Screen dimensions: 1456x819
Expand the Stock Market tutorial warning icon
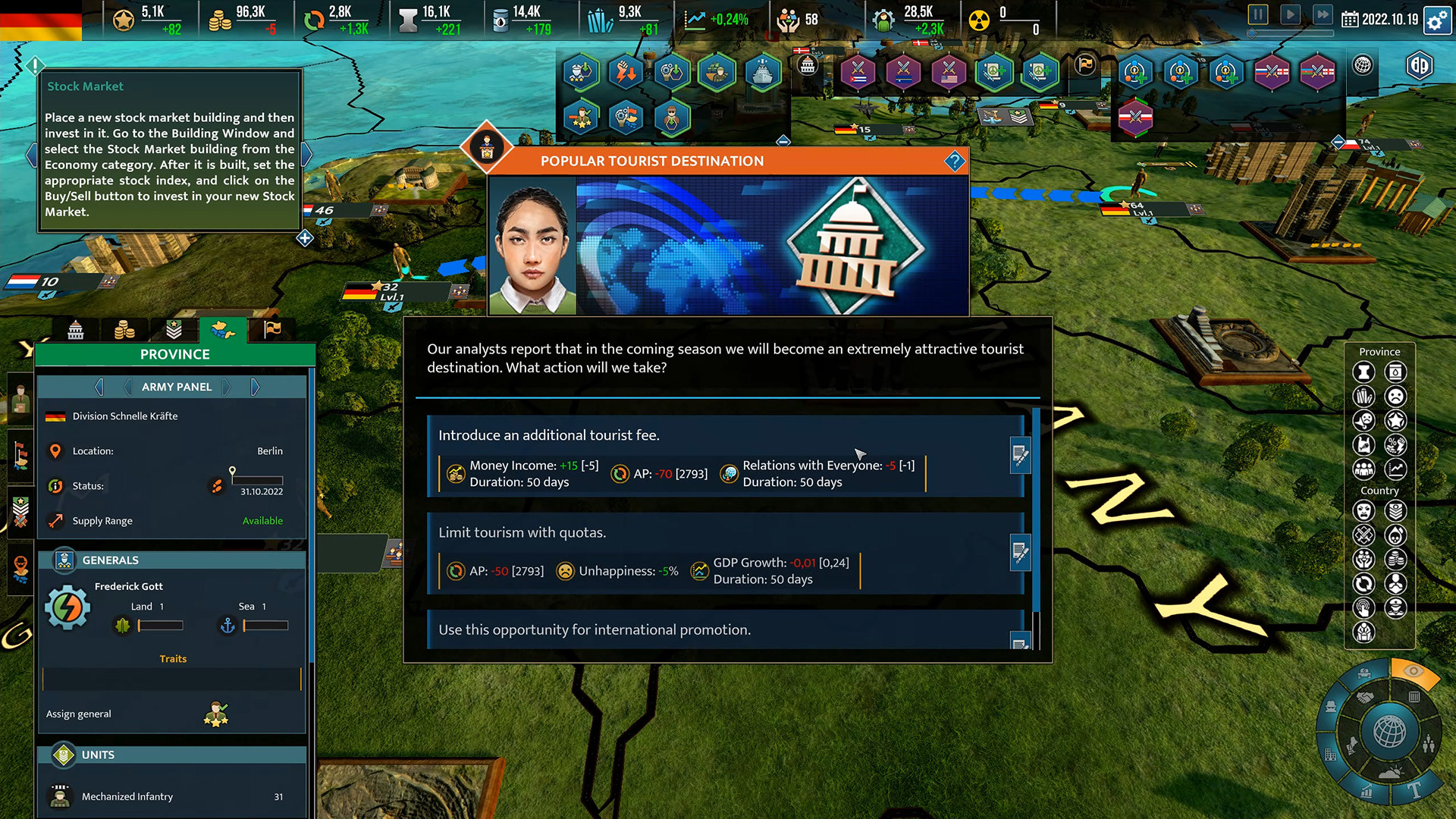35,67
